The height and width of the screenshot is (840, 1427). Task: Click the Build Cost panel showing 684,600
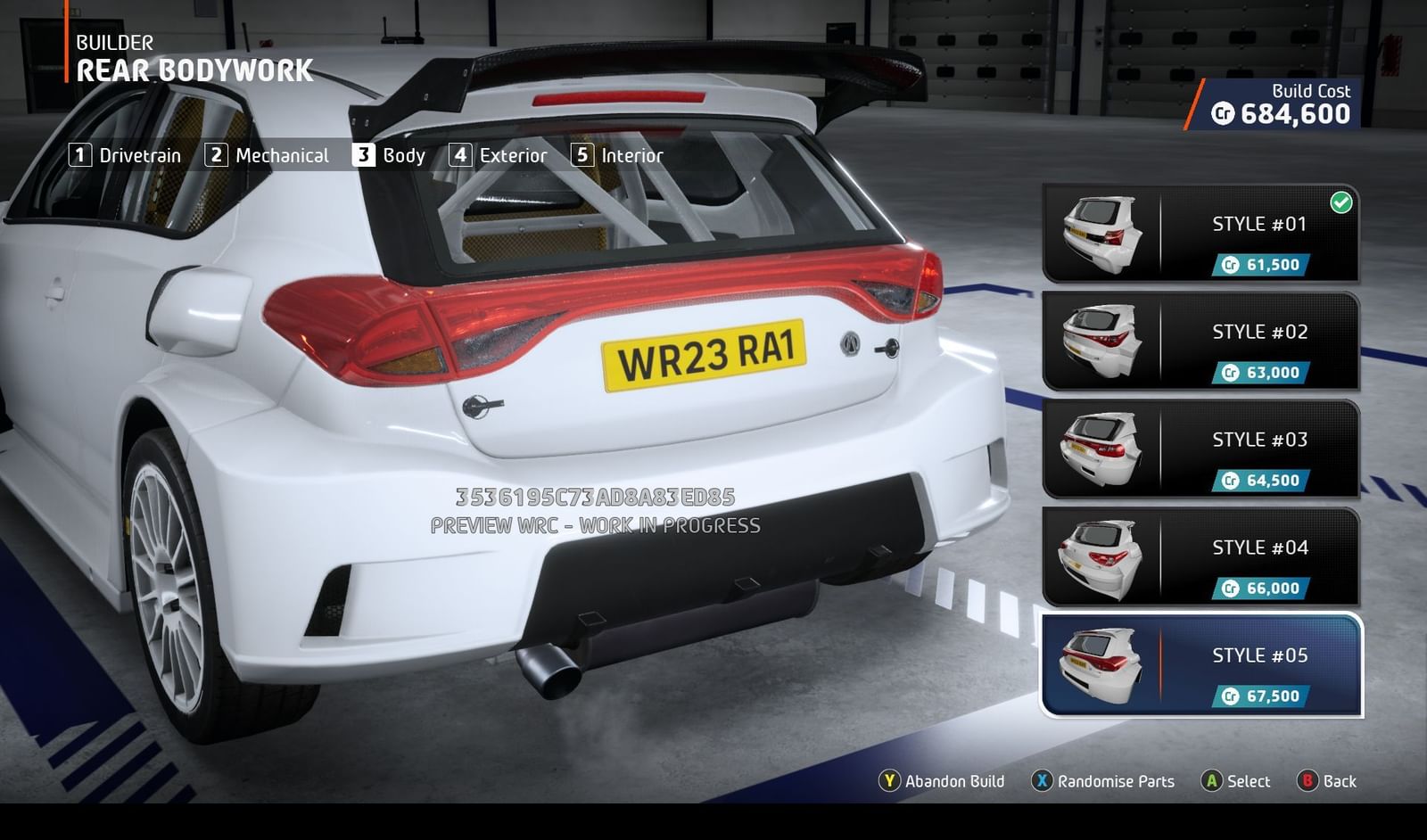click(1280, 103)
